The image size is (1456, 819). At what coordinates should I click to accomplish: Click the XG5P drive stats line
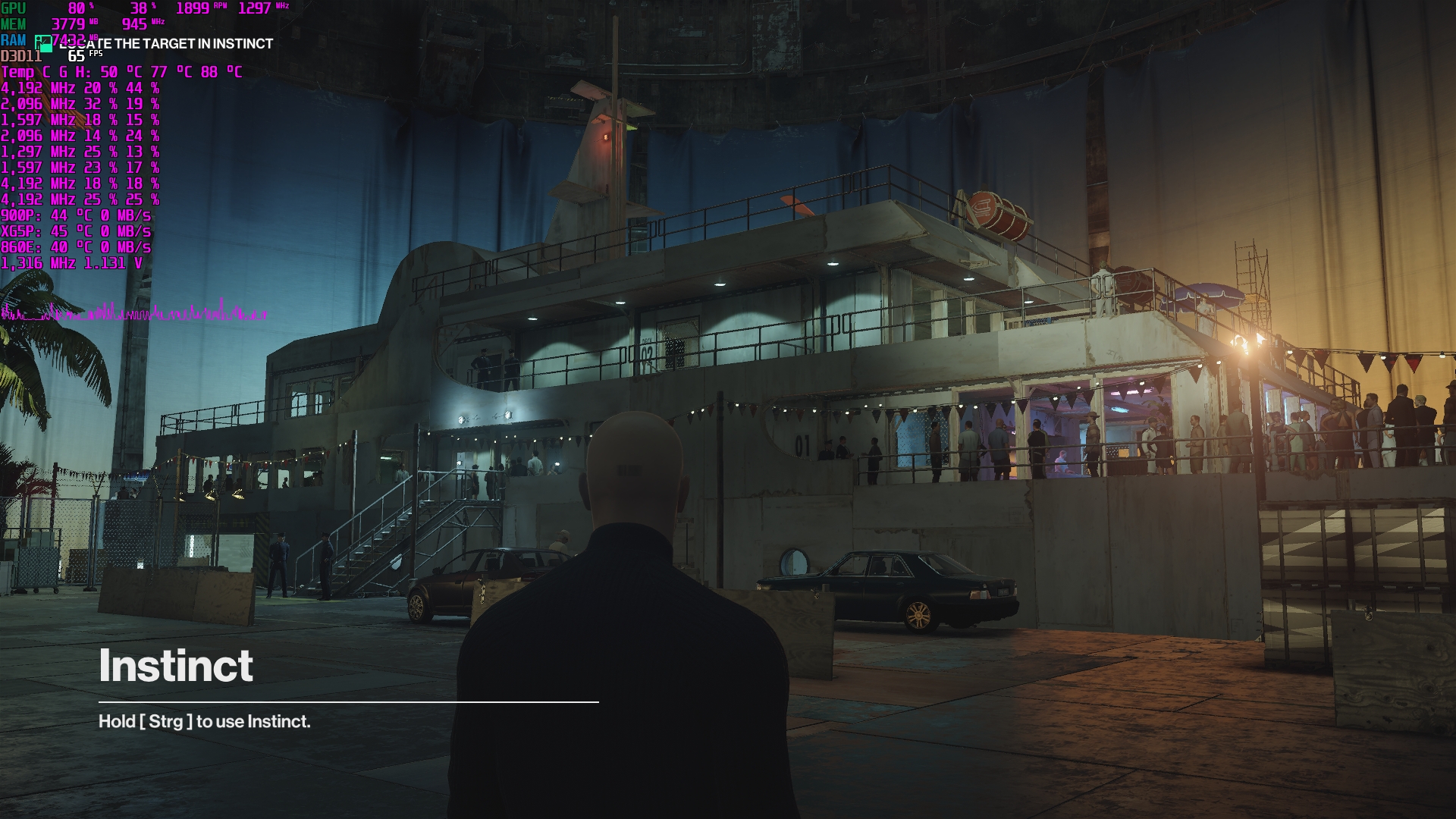[x=76, y=233]
